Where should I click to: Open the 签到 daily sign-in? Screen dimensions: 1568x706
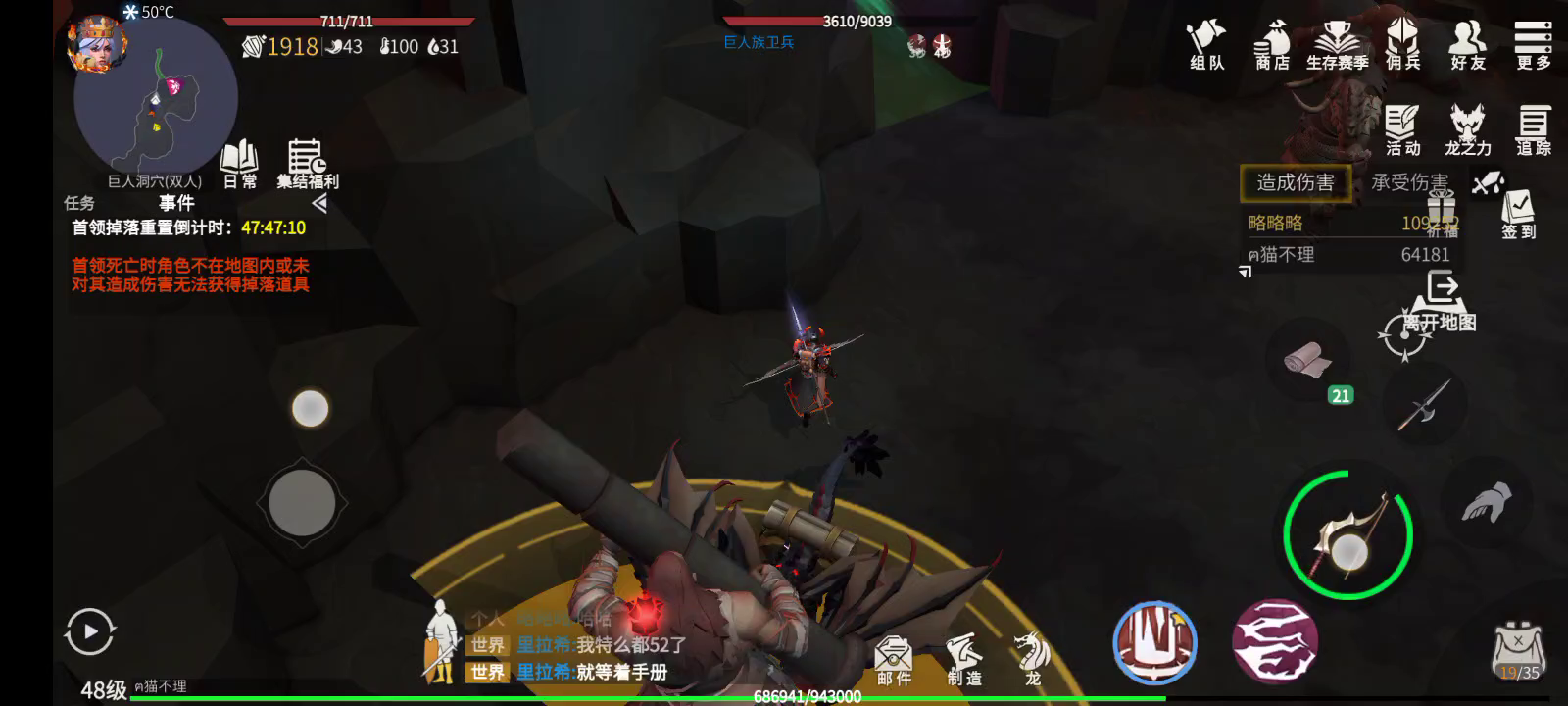tap(1518, 214)
